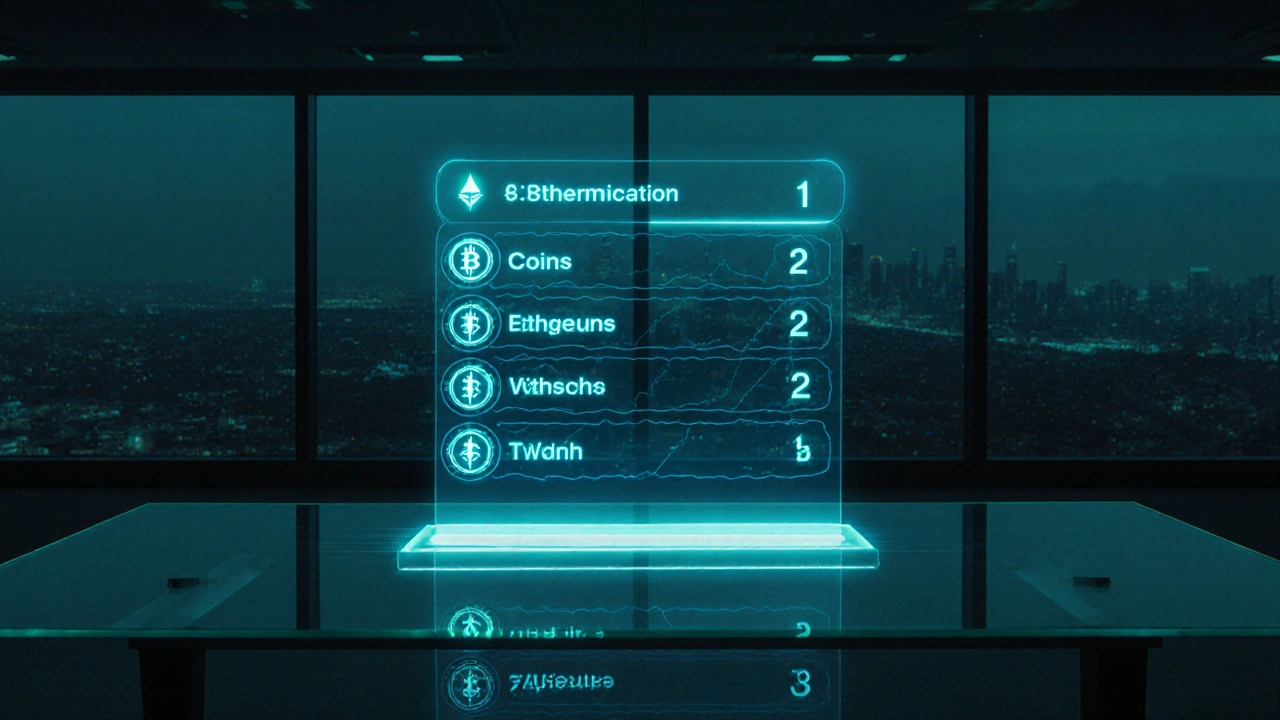The image size is (1280, 720).
Task: Click the Ethereum diamond icon
Action: pos(469,192)
